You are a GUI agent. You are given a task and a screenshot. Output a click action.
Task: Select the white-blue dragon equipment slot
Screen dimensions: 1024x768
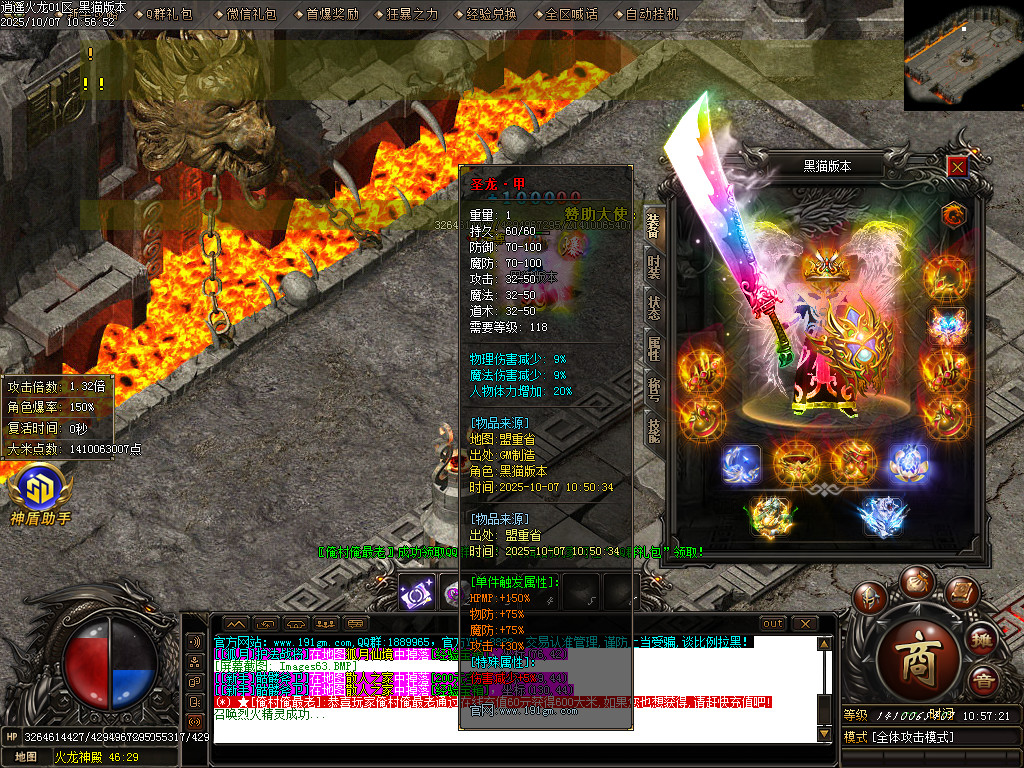coord(881,516)
